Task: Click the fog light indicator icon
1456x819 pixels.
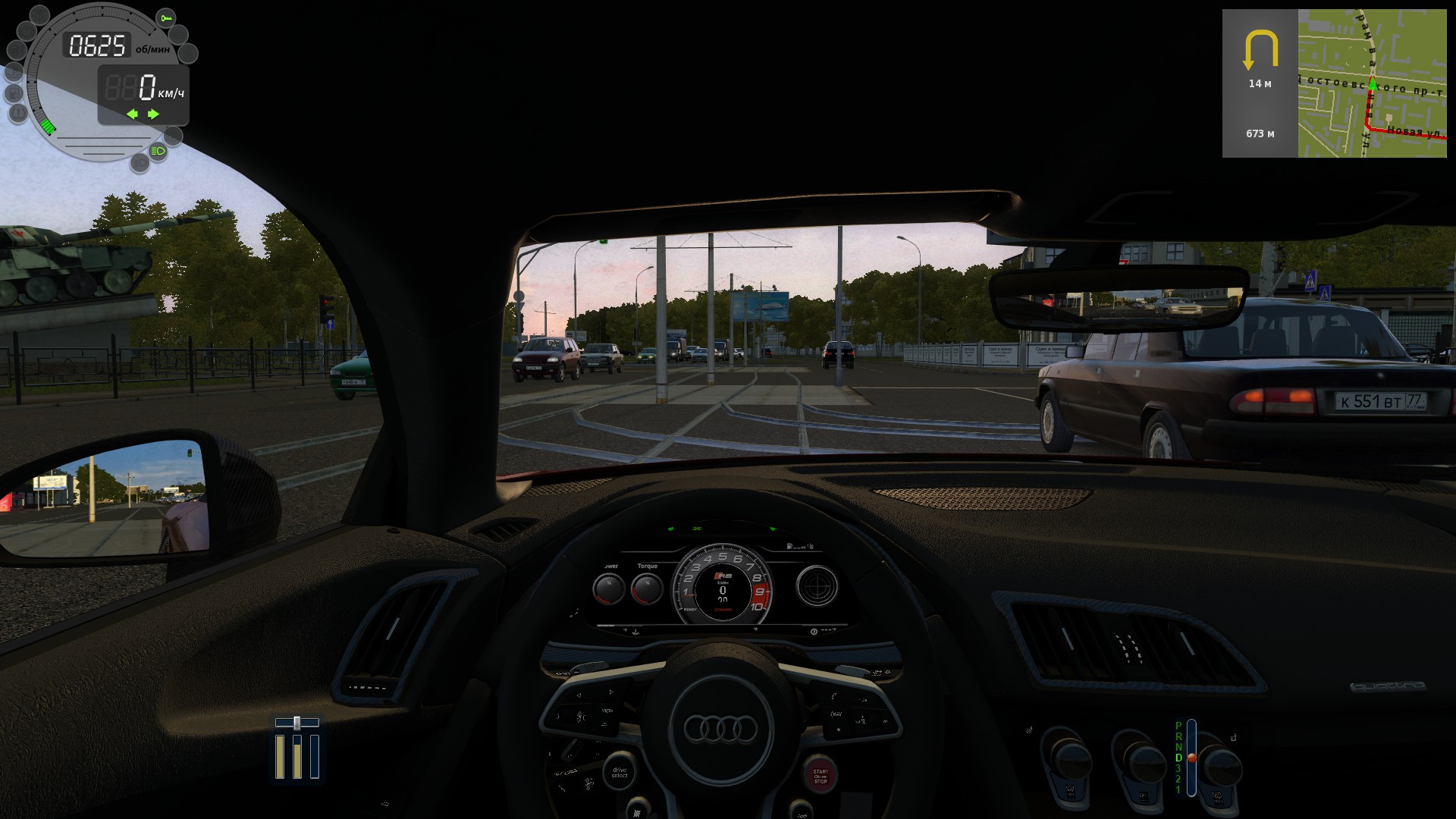Action: [140, 162]
